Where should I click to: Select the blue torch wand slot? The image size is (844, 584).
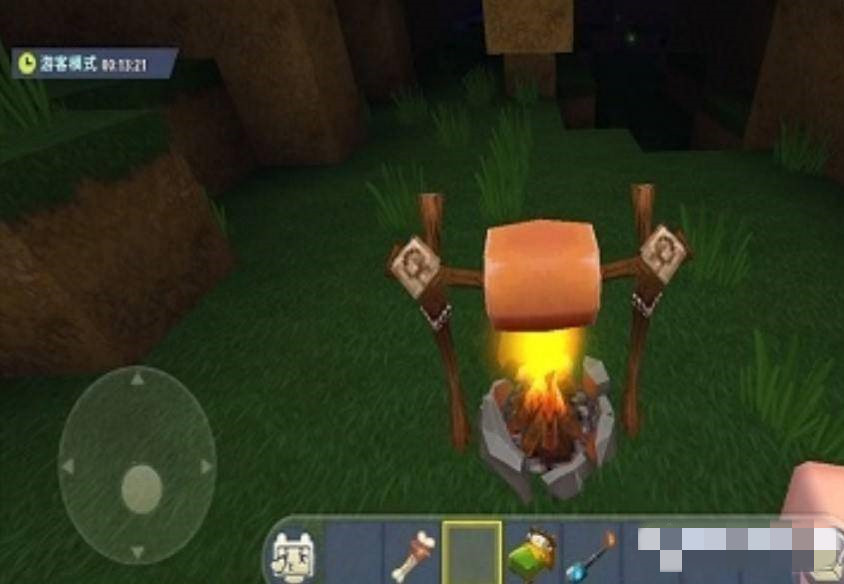592,553
